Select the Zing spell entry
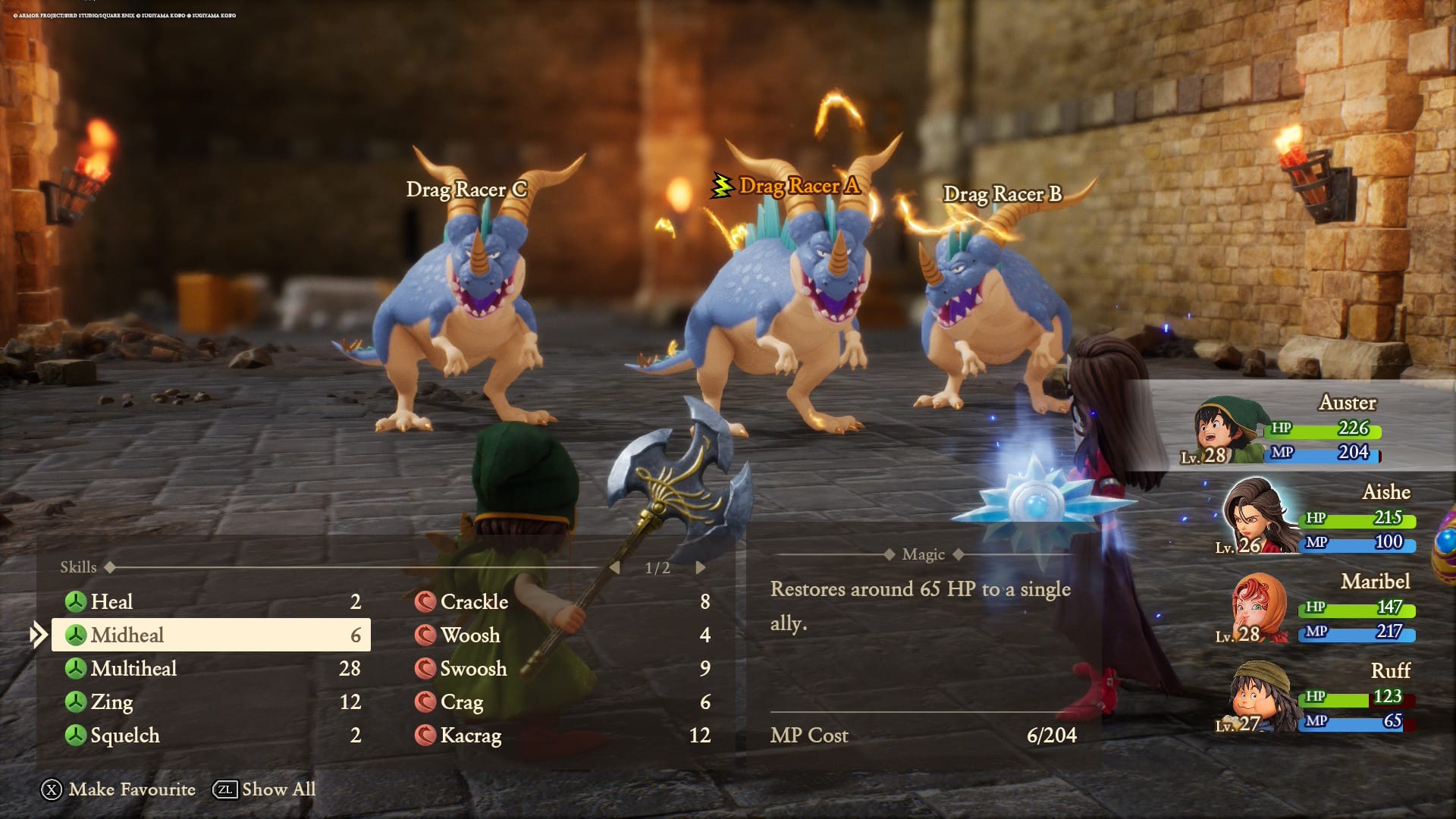 (211, 701)
